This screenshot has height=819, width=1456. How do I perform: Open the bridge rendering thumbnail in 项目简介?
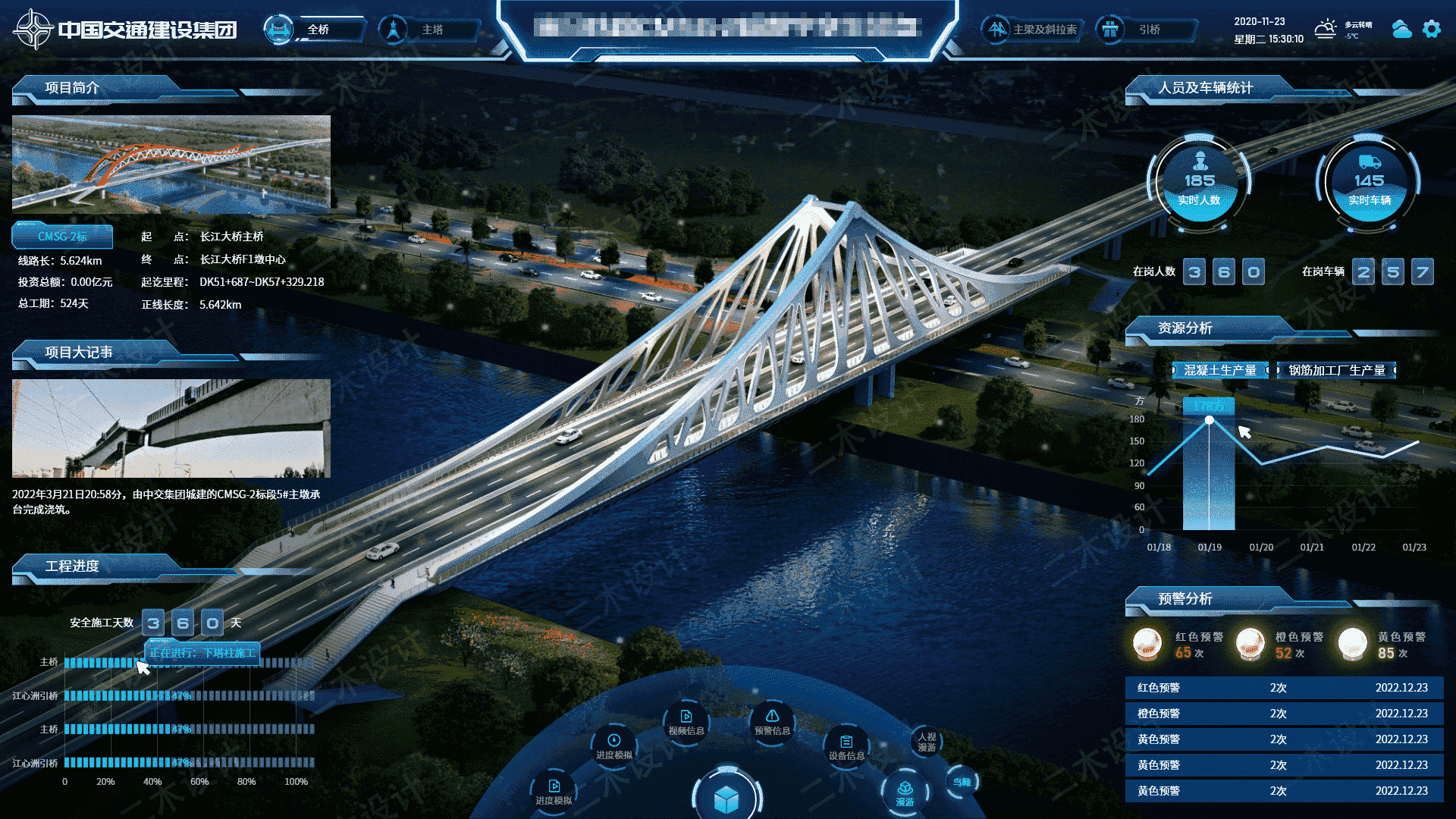click(171, 163)
